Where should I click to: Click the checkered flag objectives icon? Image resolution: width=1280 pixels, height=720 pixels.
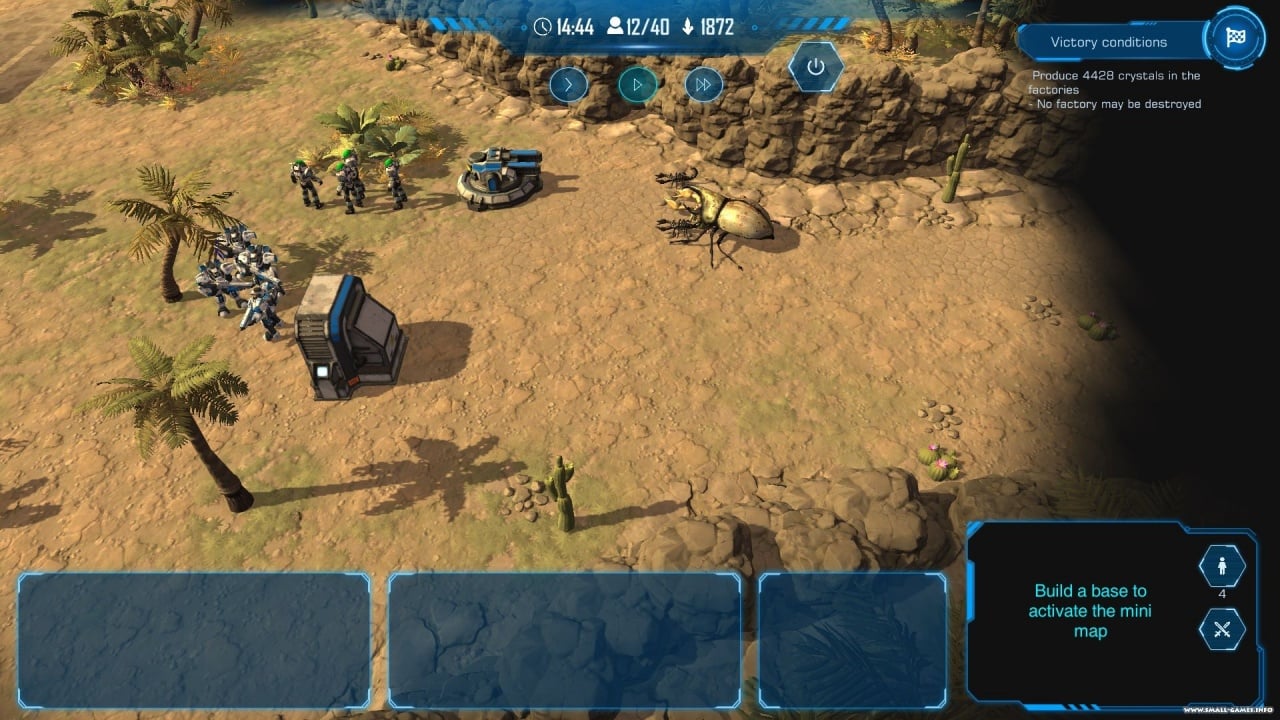(1234, 36)
